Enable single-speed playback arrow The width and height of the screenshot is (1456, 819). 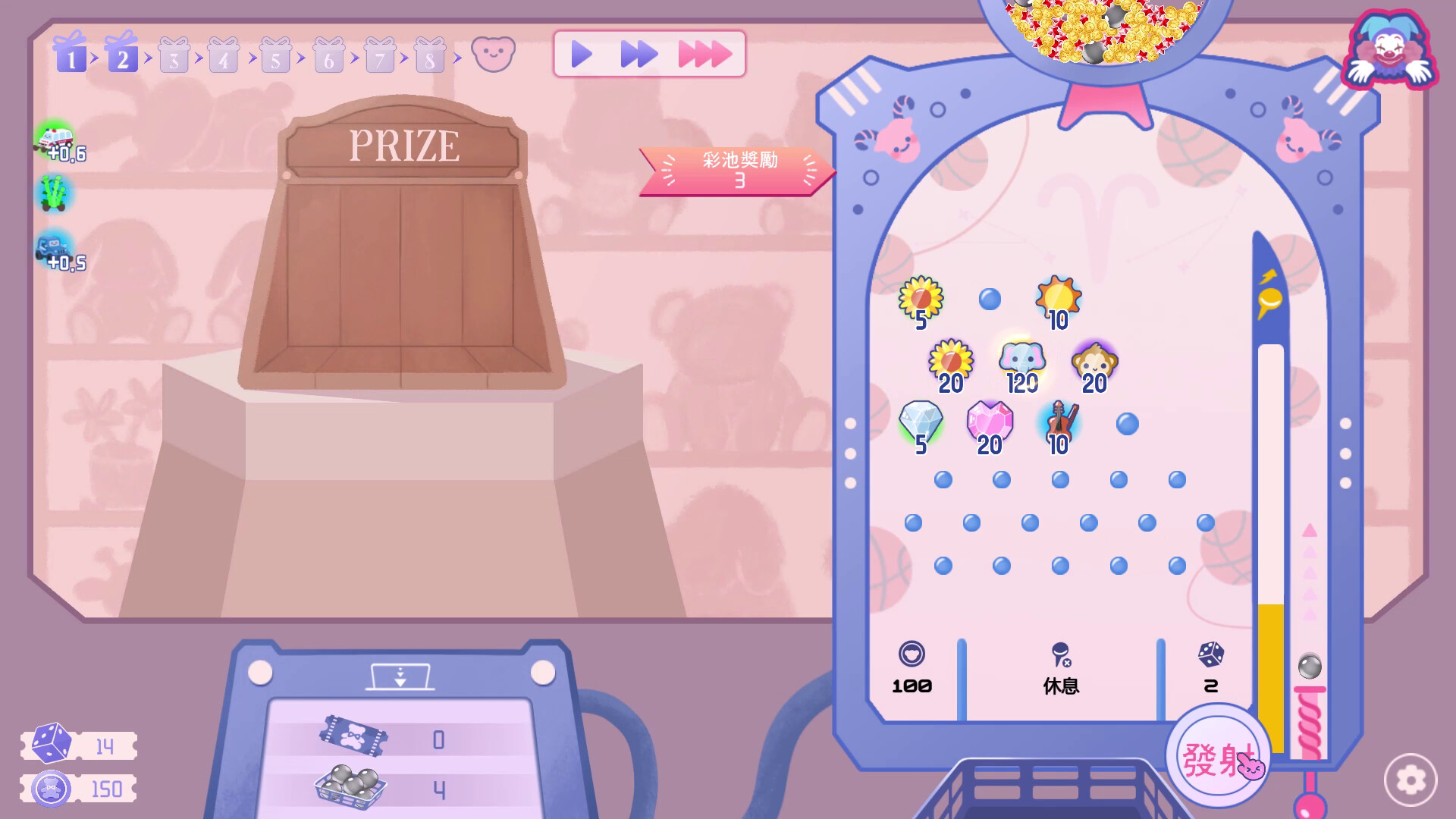(582, 53)
